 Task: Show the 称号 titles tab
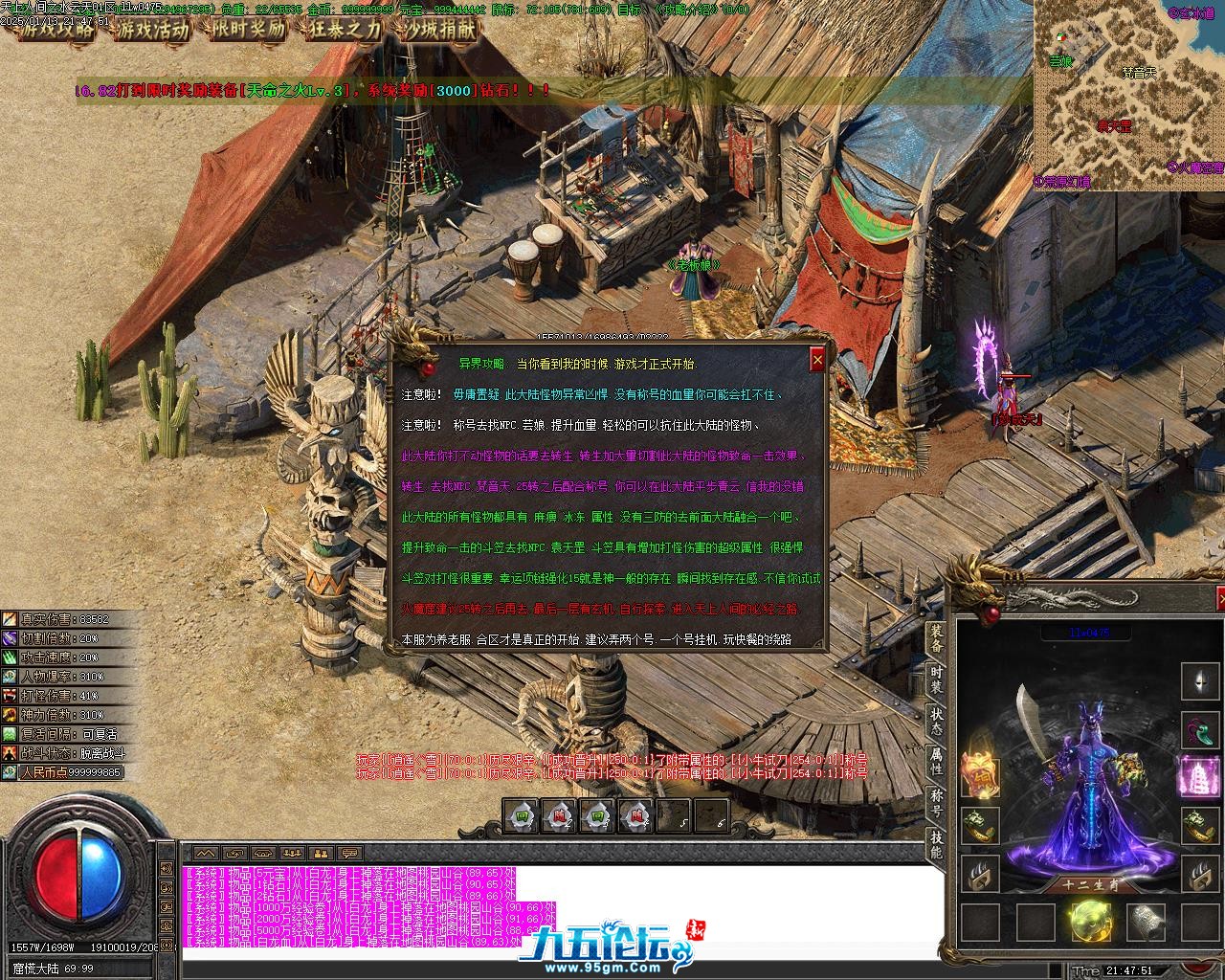point(936,803)
